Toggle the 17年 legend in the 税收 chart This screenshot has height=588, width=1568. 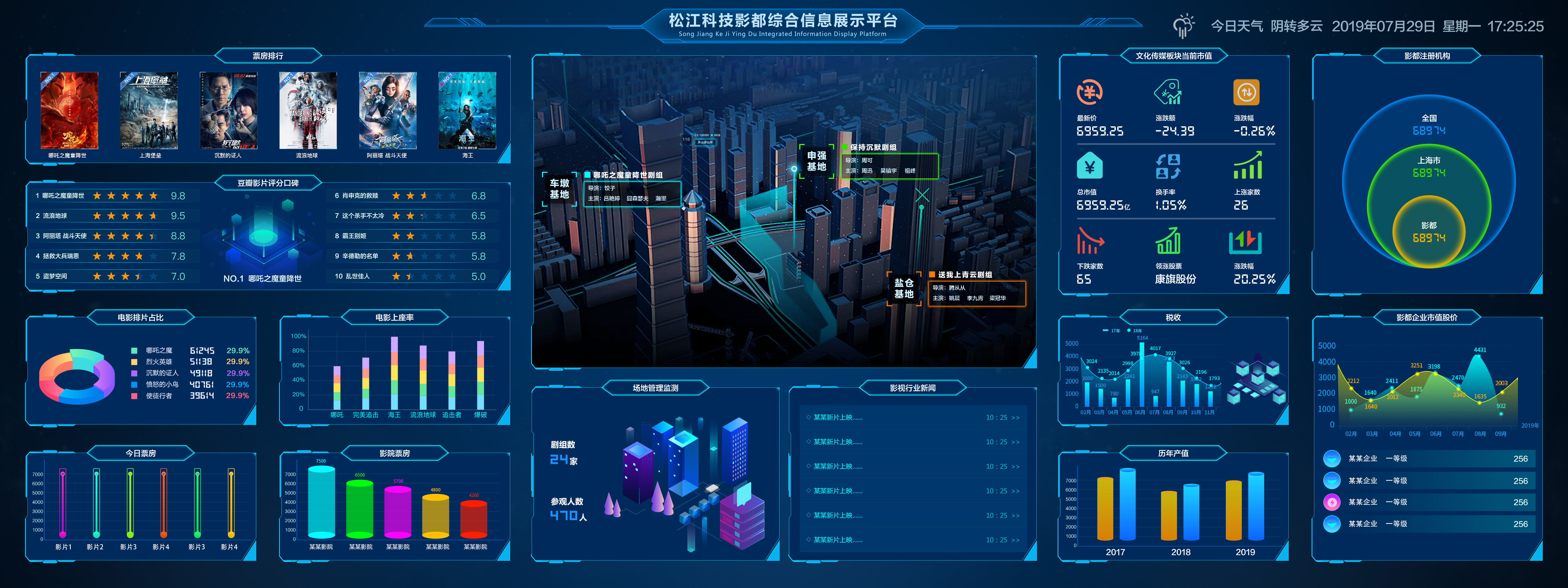click(1111, 331)
